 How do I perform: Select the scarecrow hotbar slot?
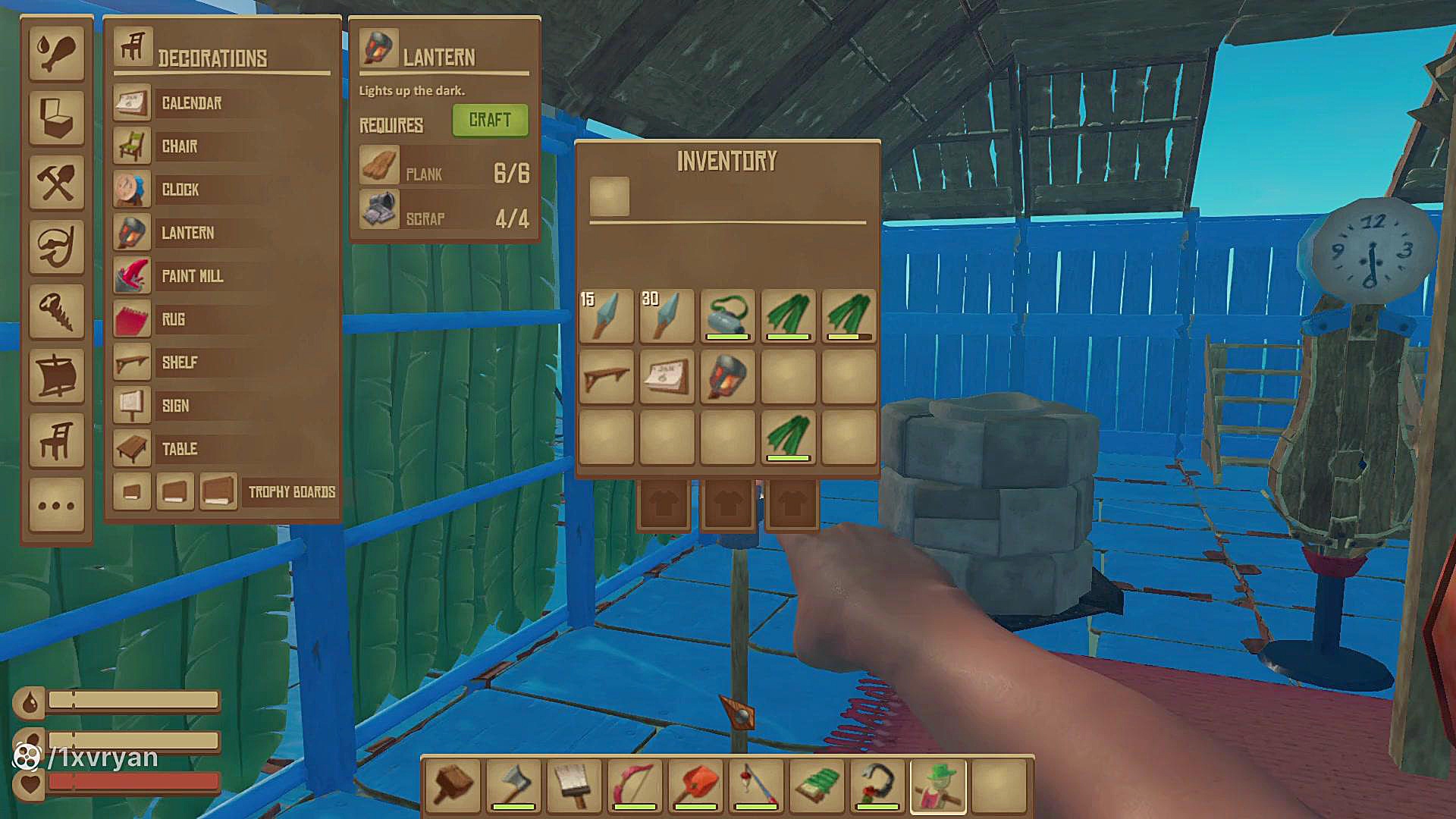938,786
